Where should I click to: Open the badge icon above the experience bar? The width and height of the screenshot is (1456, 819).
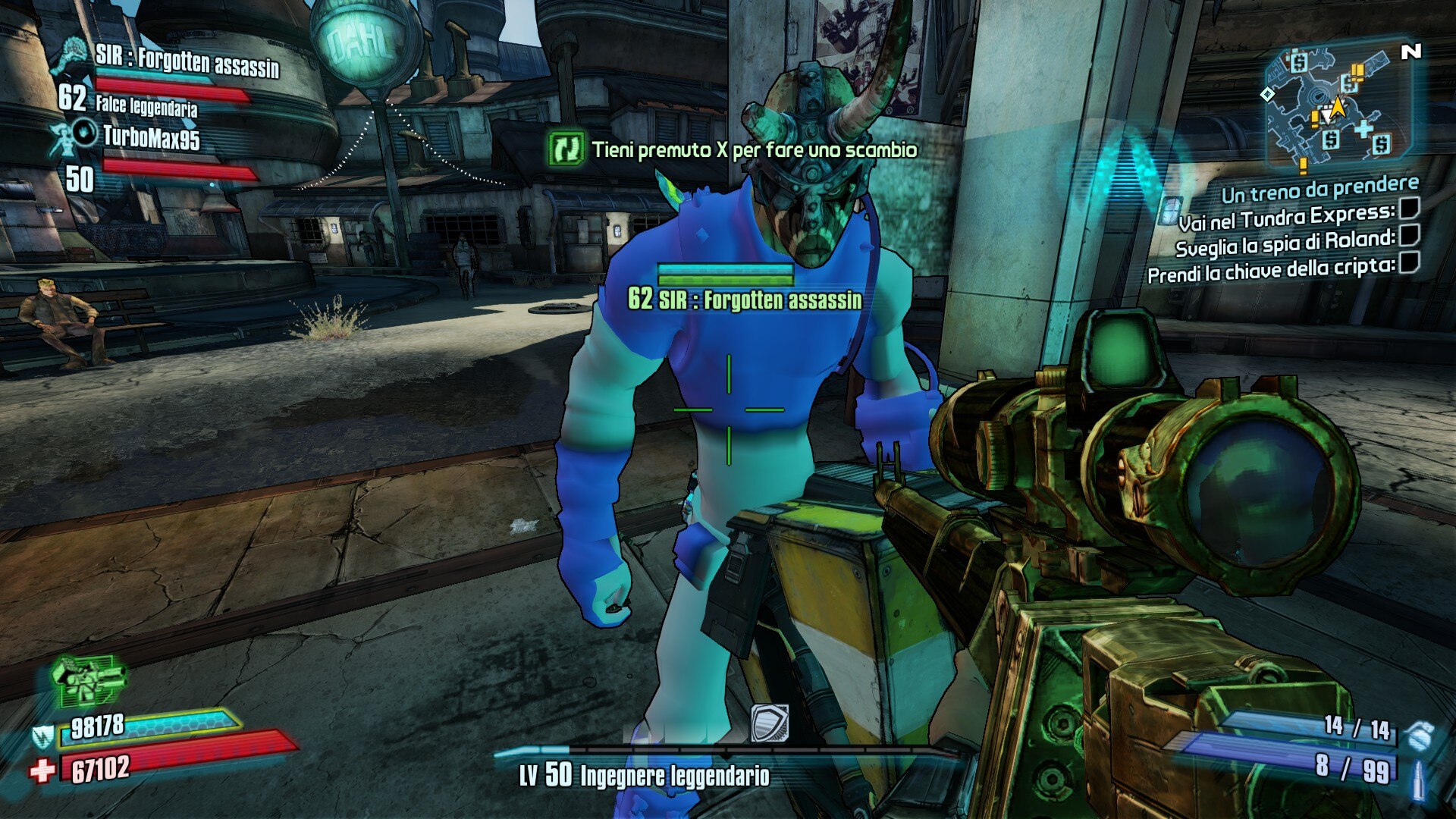coord(769,723)
